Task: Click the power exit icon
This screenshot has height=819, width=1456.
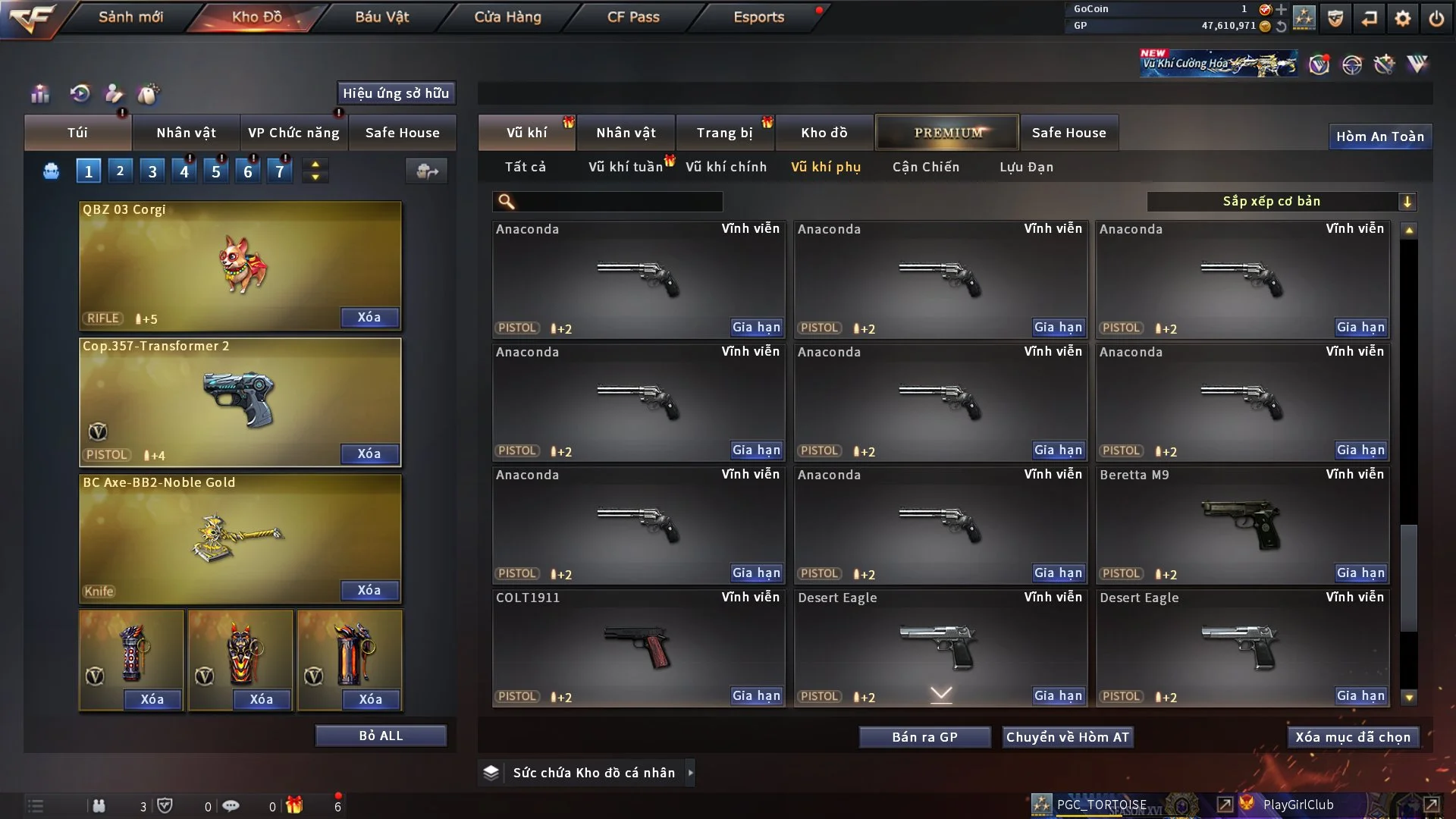Action: 1436,18
